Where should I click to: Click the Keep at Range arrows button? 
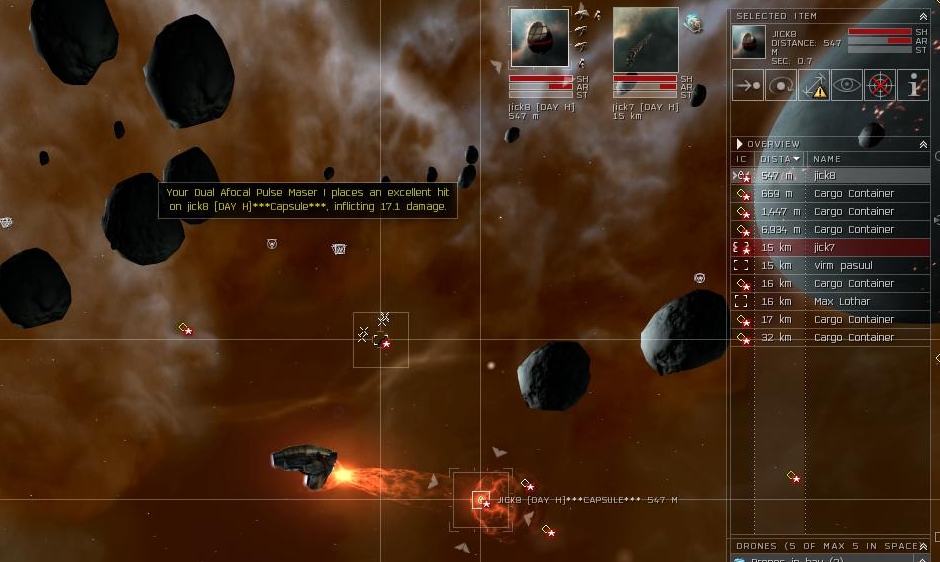pos(814,85)
